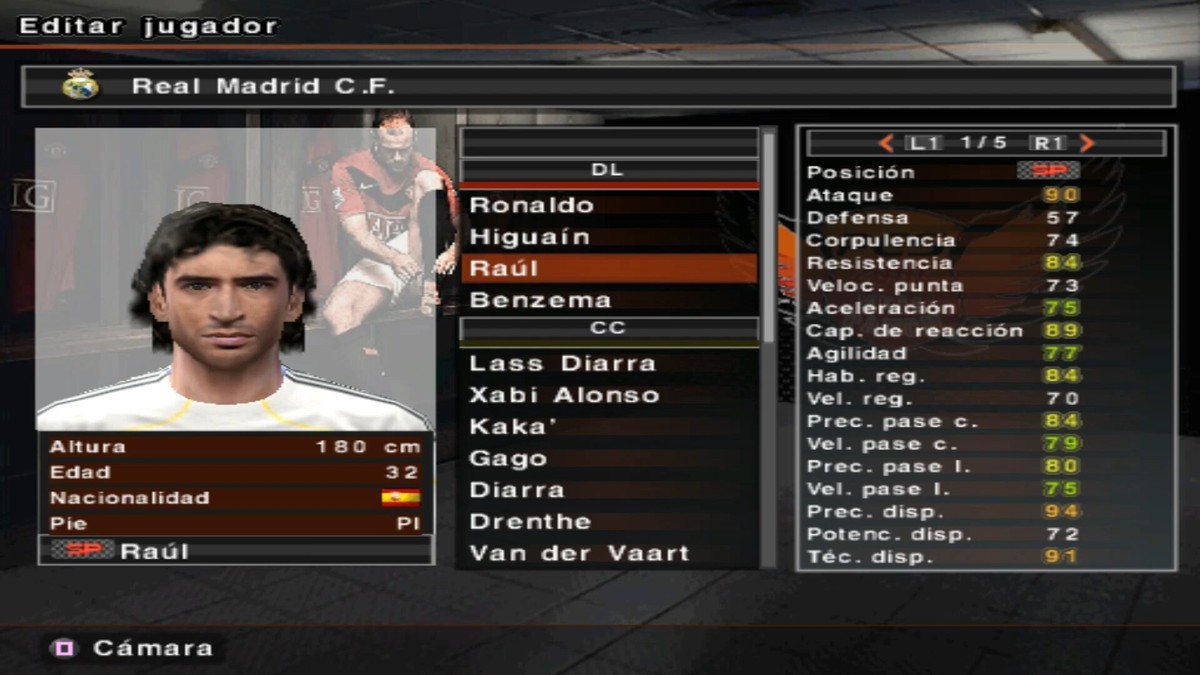Select Ronaldo from the player list

tap(532, 206)
